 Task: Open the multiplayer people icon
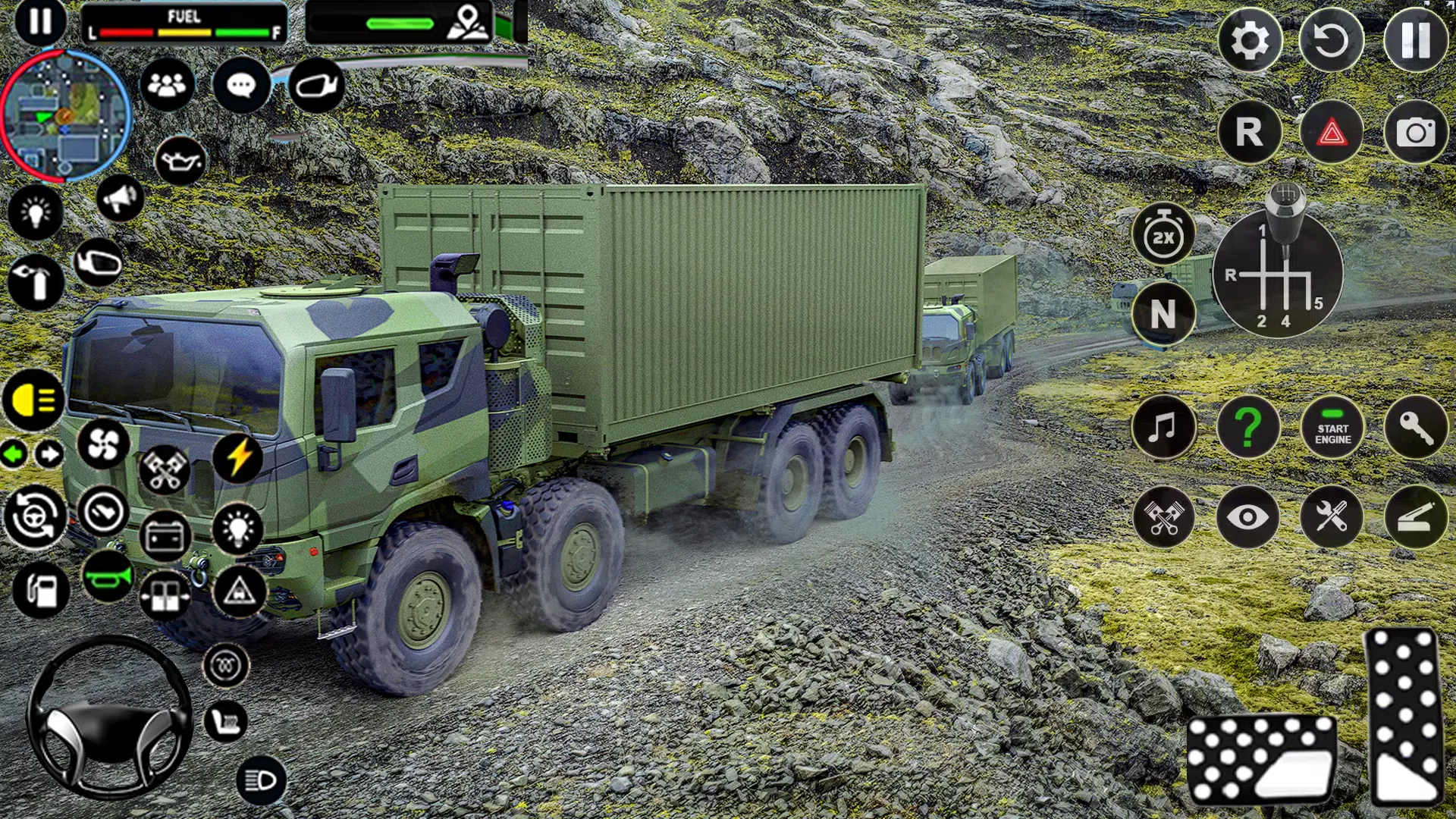coord(167,84)
